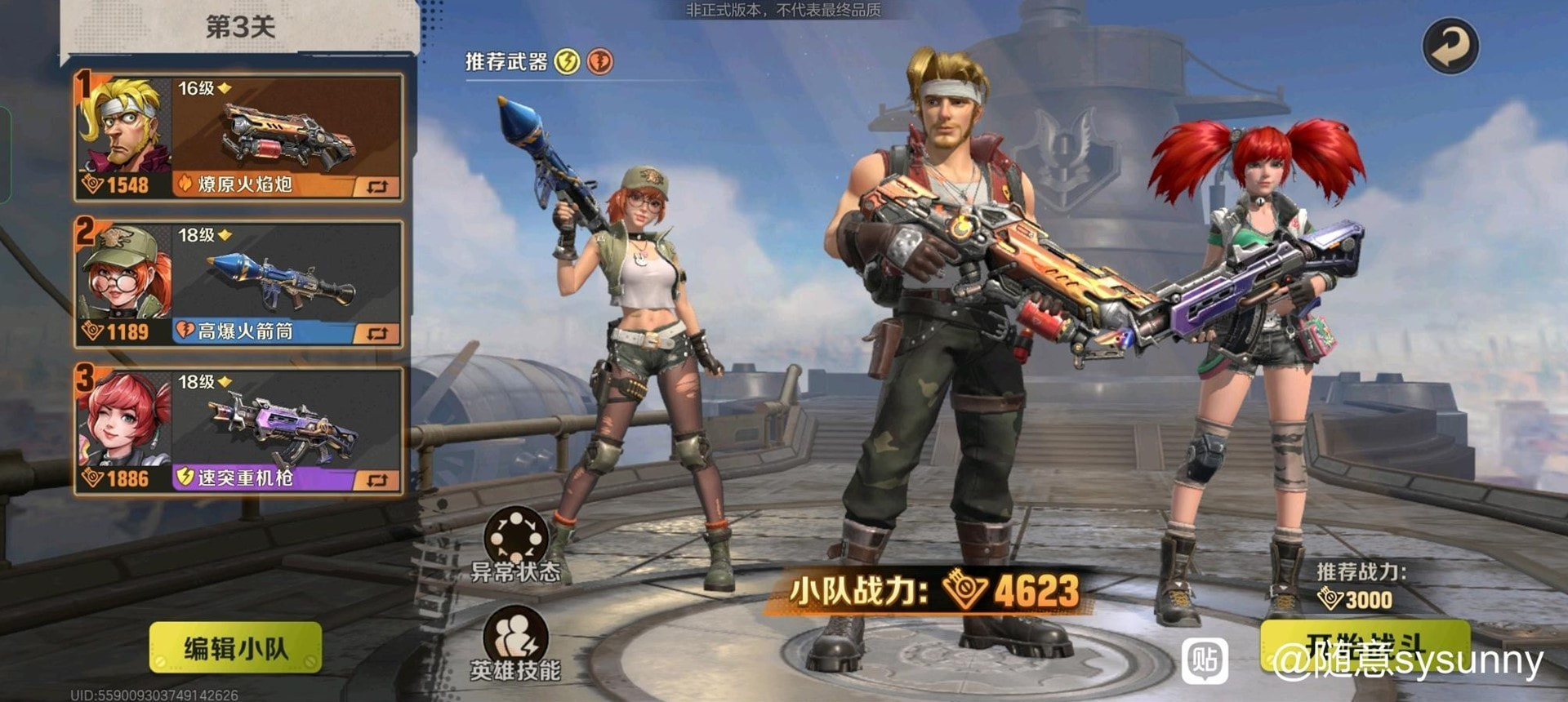Select the red-haired girl 速突重机枪 card
1568x702 pixels.
pyautogui.click(x=238, y=430)
